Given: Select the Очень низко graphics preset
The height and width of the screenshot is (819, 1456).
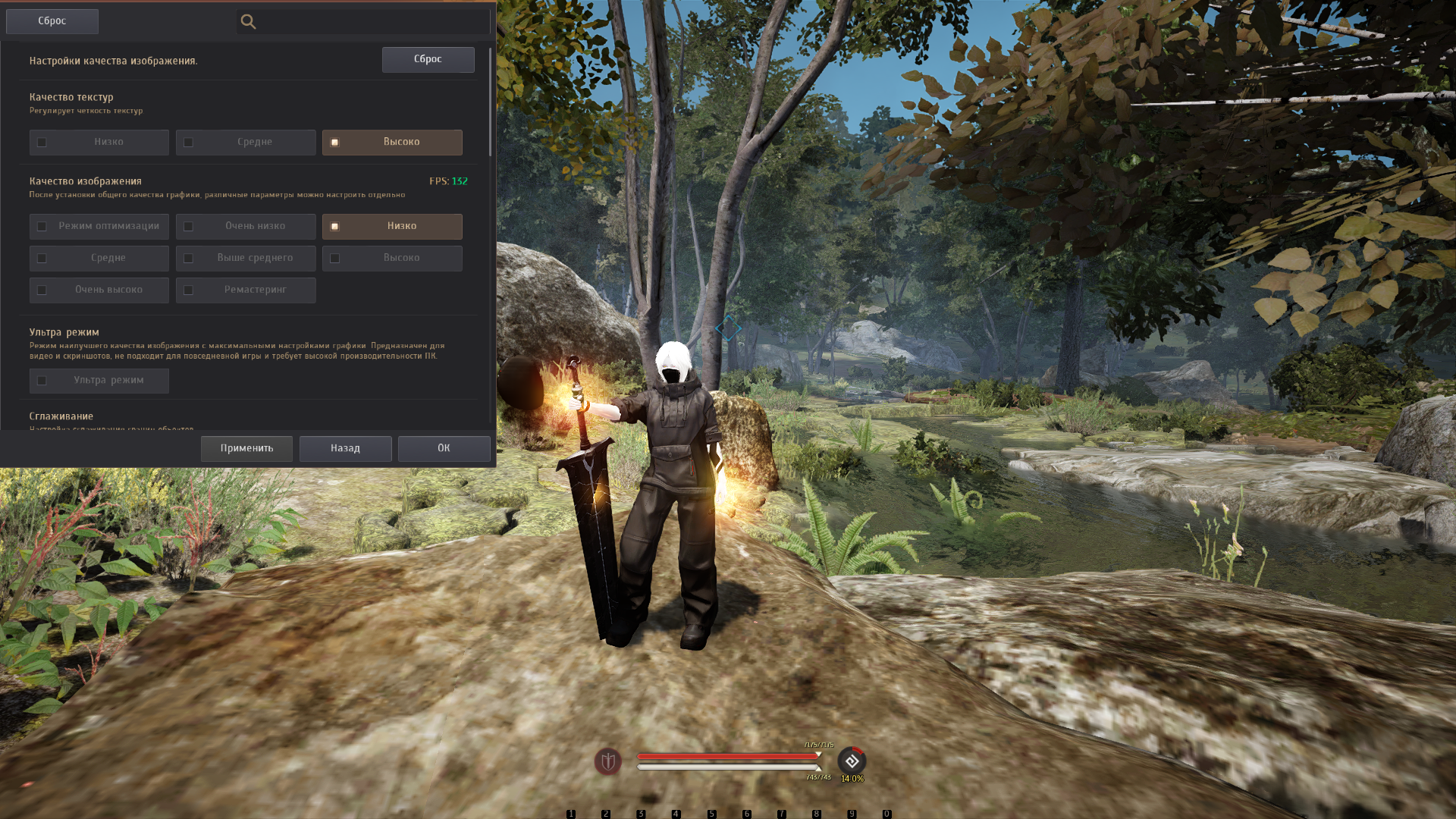Looking at the screenshot, I should (x=246, y=227).
